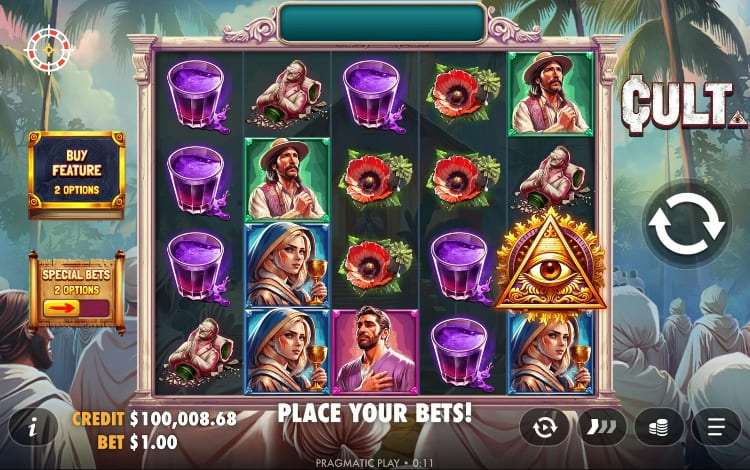Toggle the Special Bets switch
Viewport: 750px width, 470px height.
coord(76,307)
